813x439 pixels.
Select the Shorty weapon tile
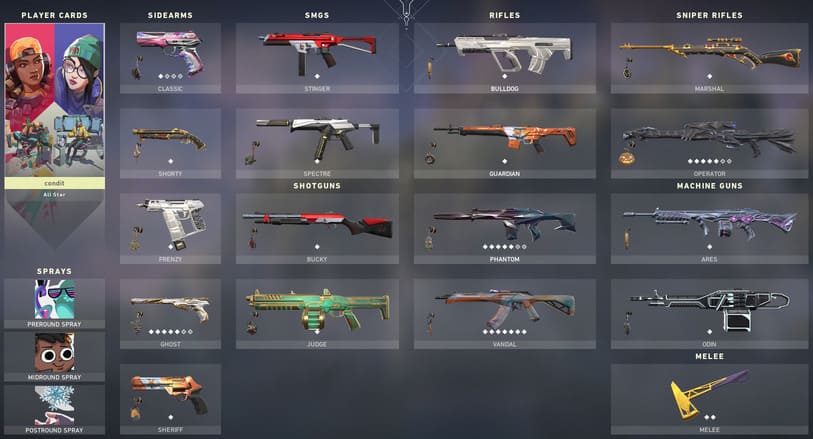[x=170, y=143]
